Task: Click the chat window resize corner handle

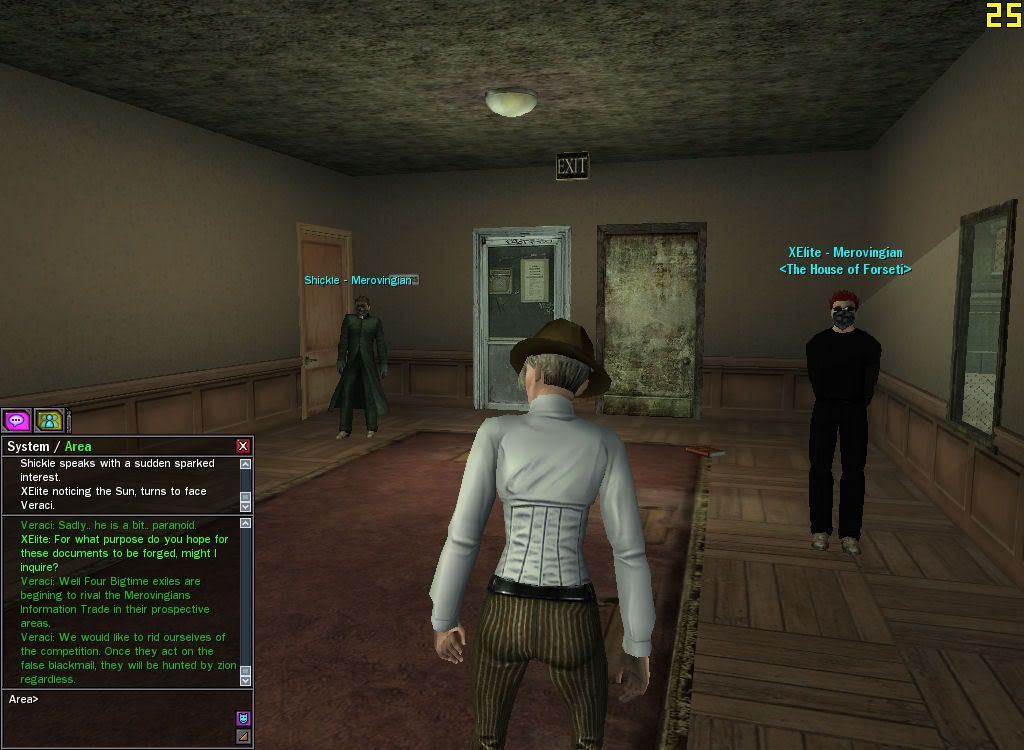Action: coord(243,737)
